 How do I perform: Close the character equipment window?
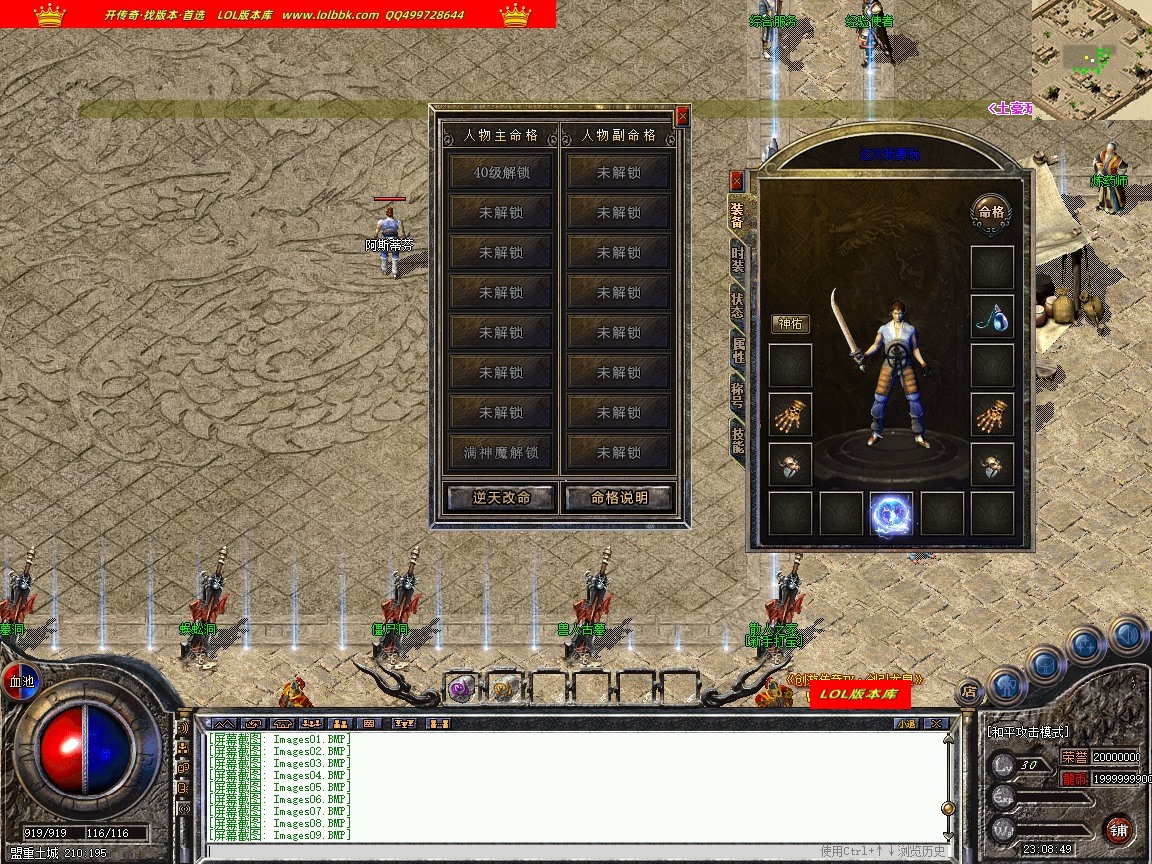click(x=737, y=181)
